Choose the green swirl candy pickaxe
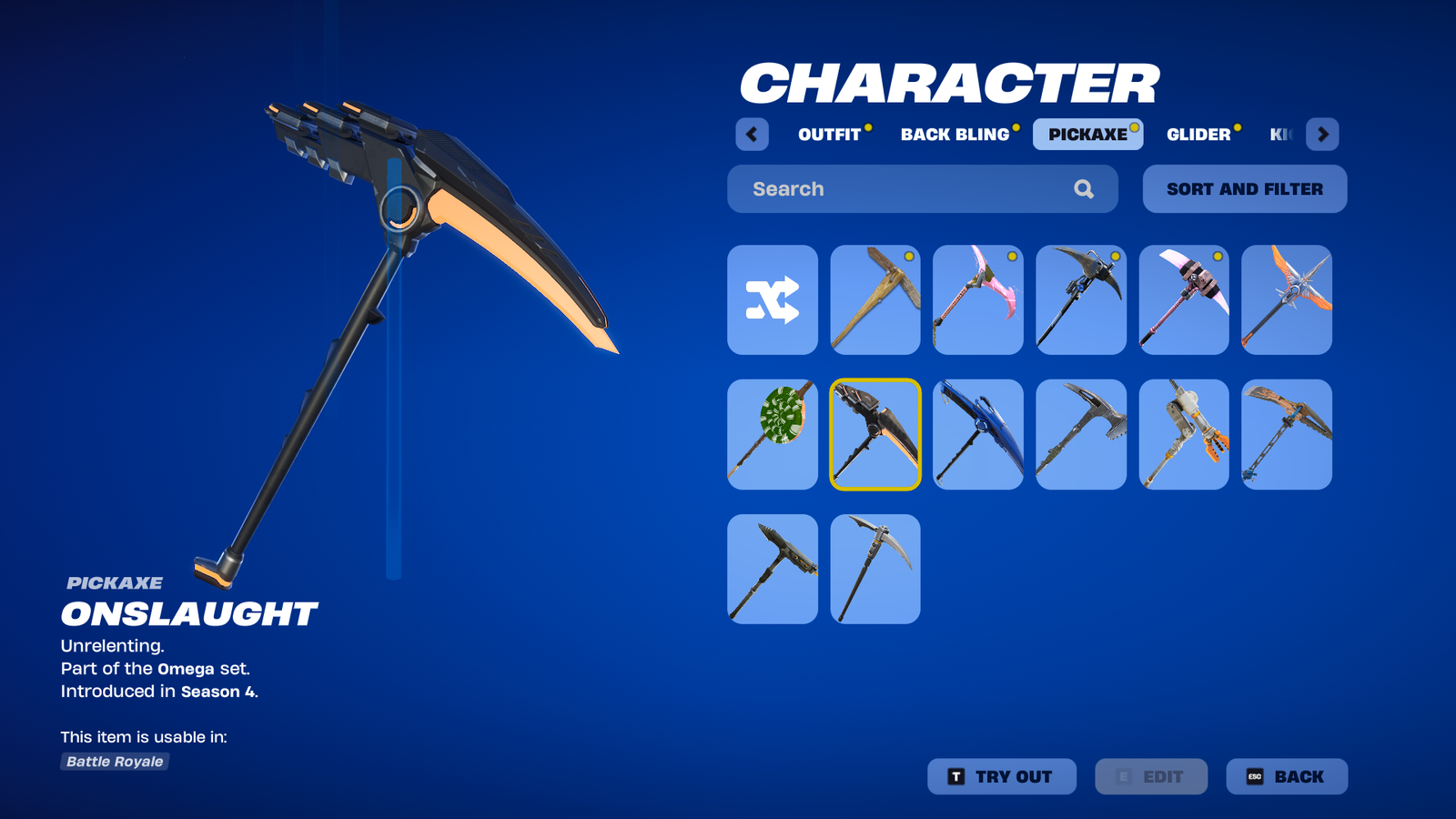Screen dimensions: 1456x819 click(773, 435)
